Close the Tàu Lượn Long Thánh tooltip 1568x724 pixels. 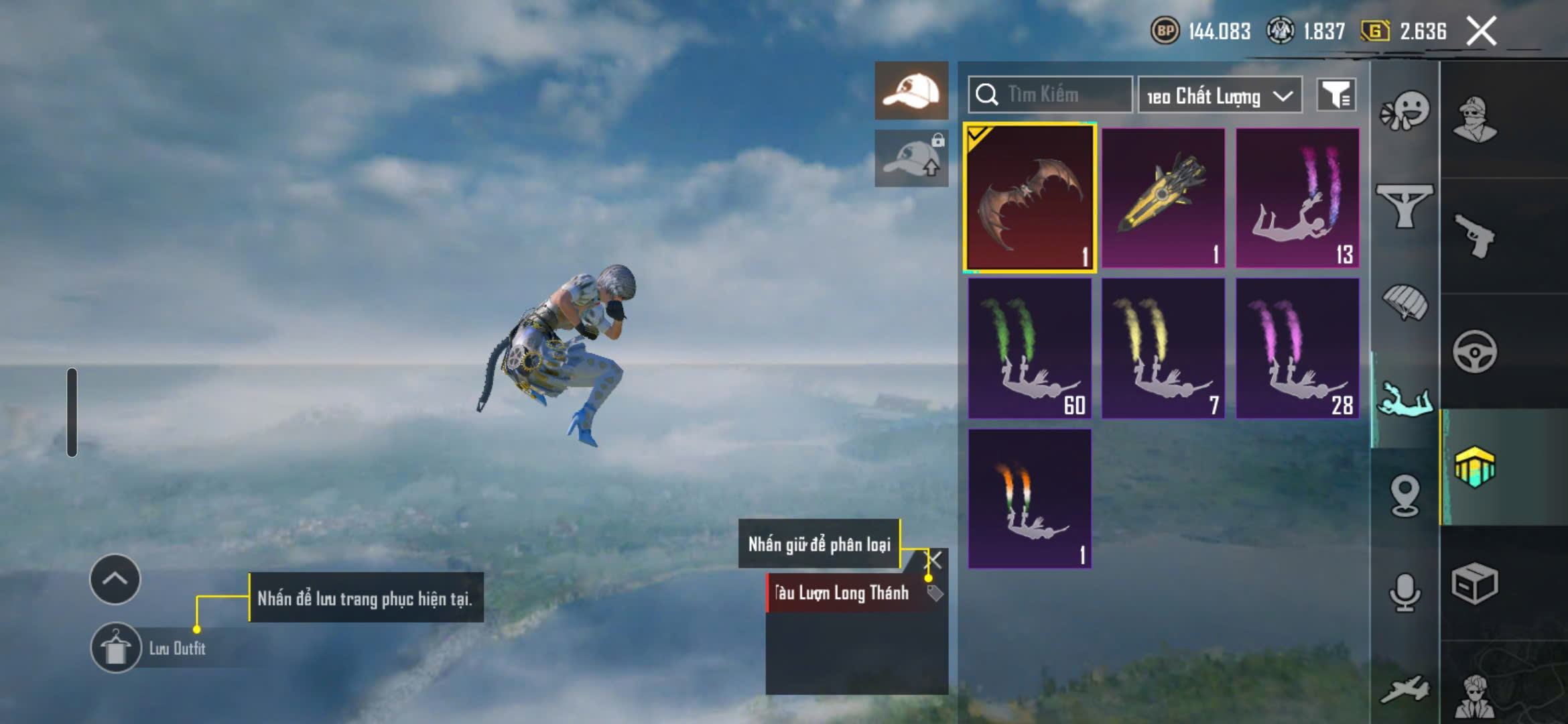click(934, 559)
